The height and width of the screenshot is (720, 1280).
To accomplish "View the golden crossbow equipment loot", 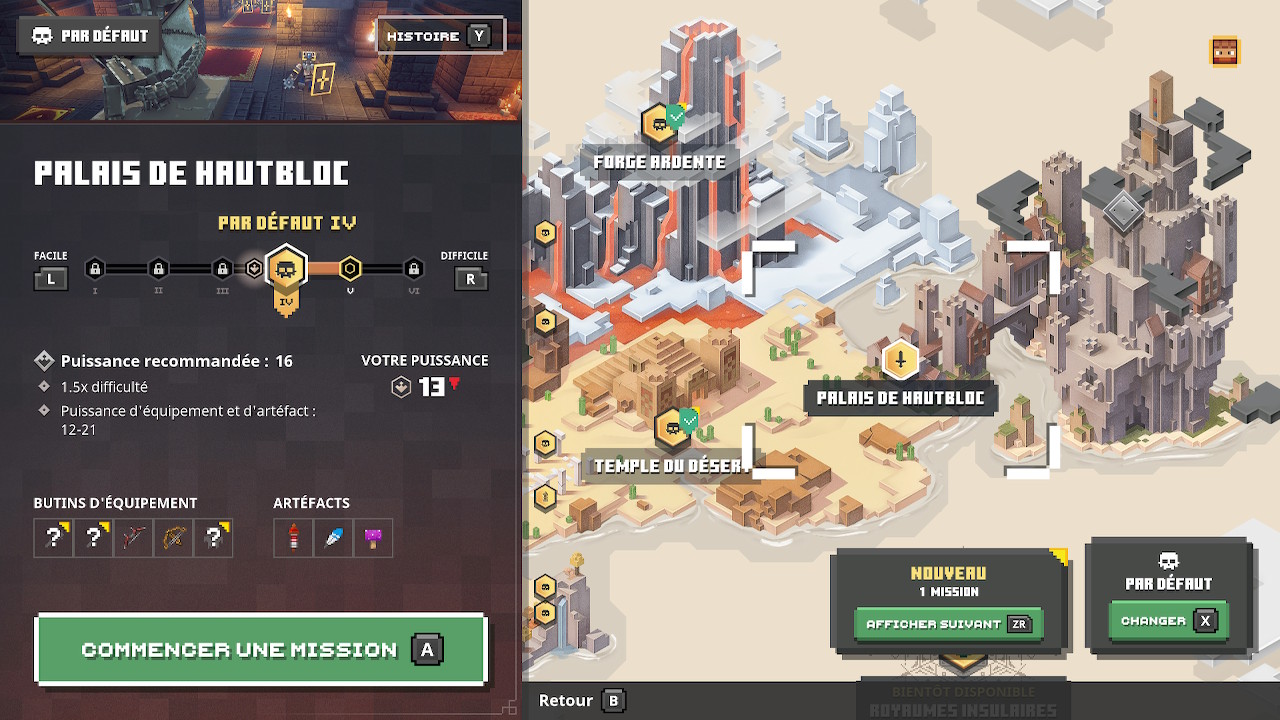I will pyautogui.click(x=173, y=538).
